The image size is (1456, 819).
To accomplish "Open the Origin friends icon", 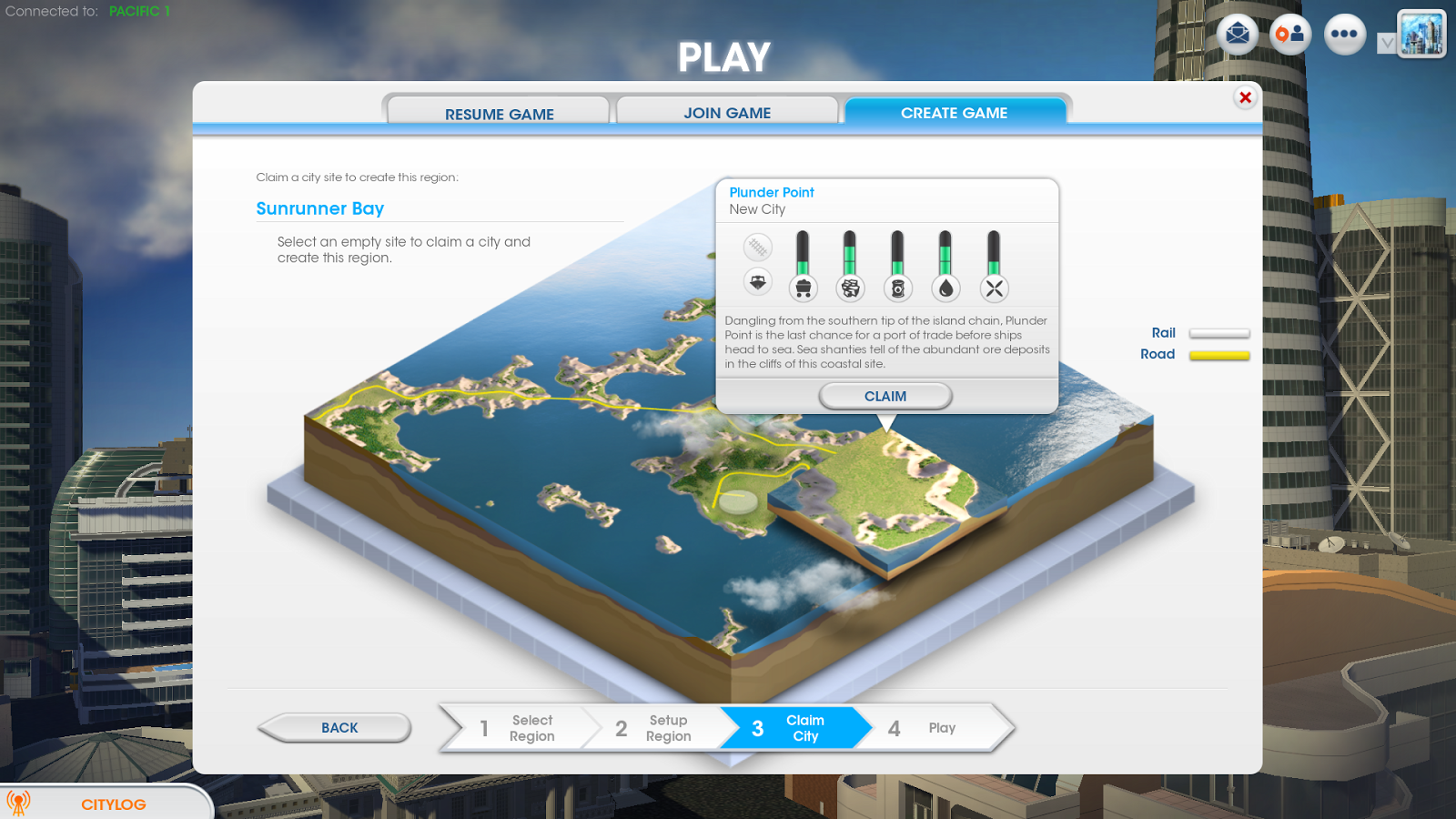I will (x=1290, y=34).
